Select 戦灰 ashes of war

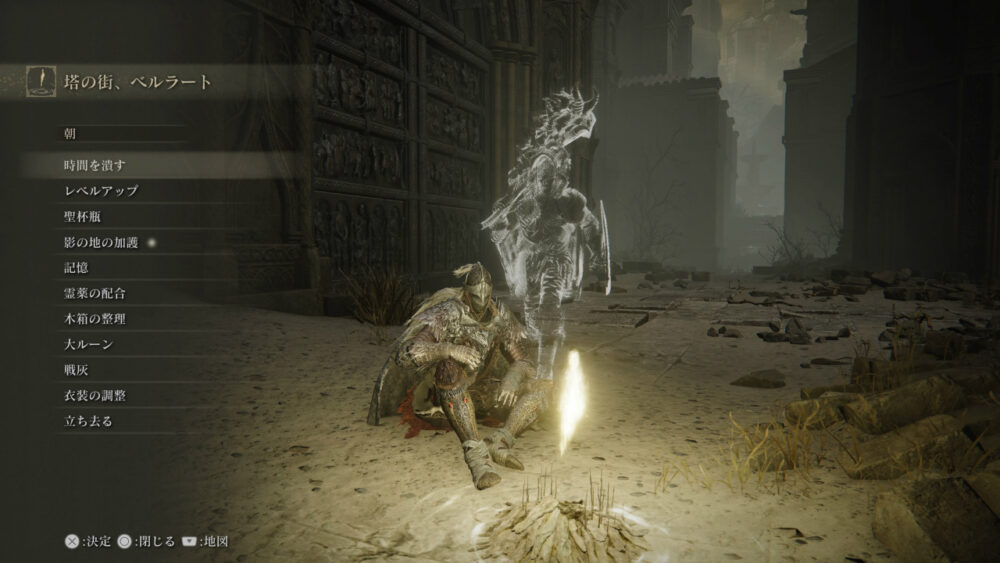click(x=75, y=370)
